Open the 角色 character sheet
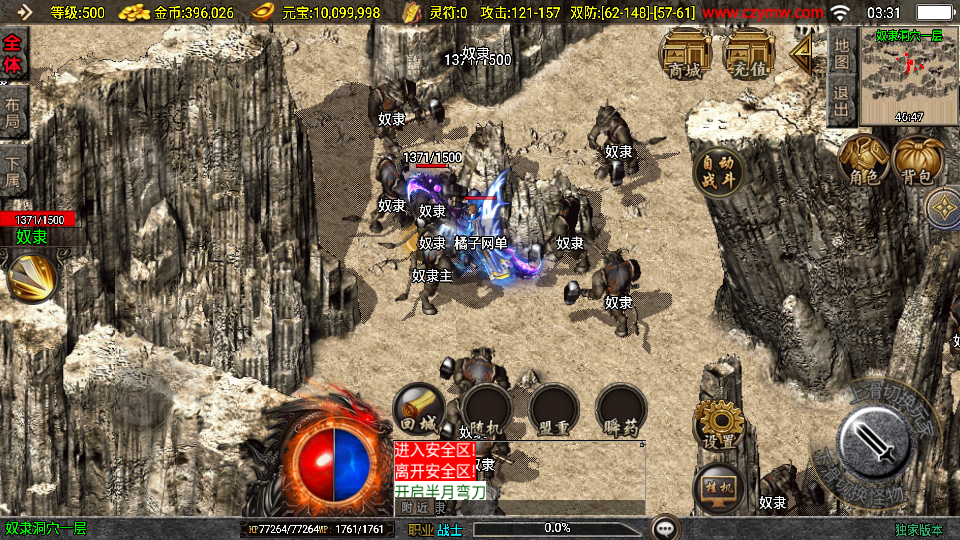Screen dimensions: 960x540 pyautogui.click(x=864, y=162)
